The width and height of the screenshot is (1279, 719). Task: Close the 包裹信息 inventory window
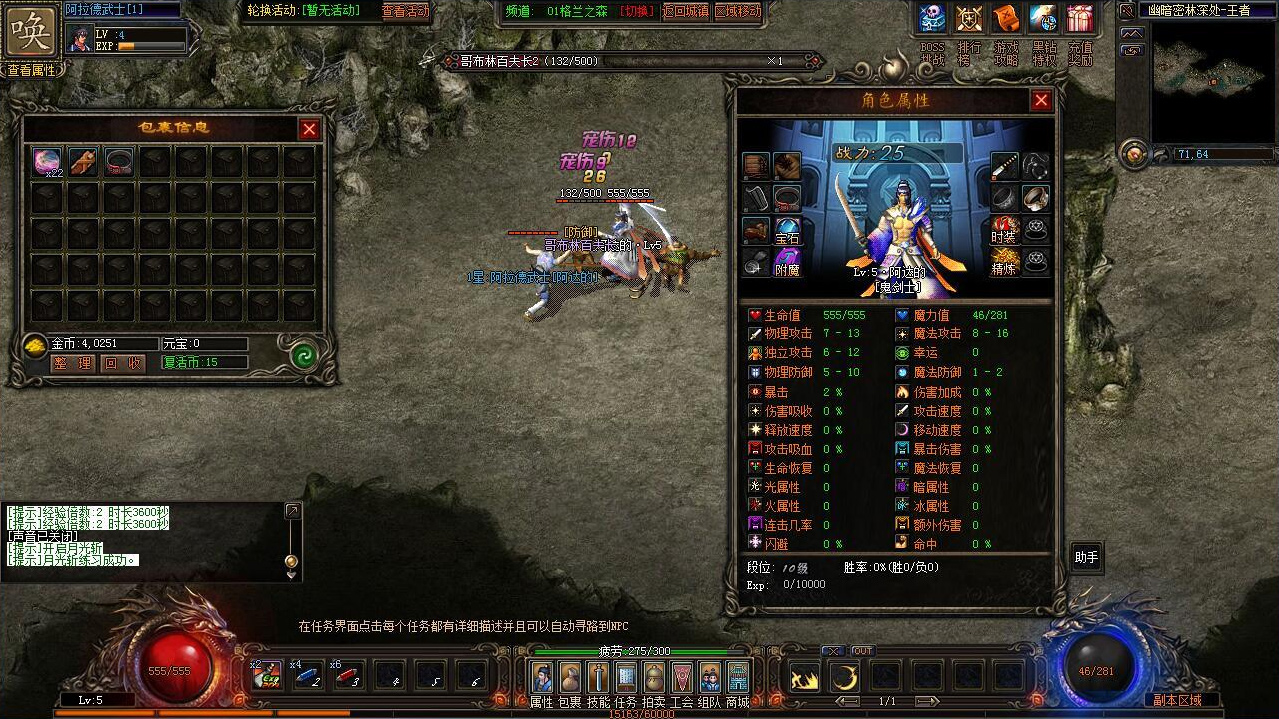[x=309, y=129]
